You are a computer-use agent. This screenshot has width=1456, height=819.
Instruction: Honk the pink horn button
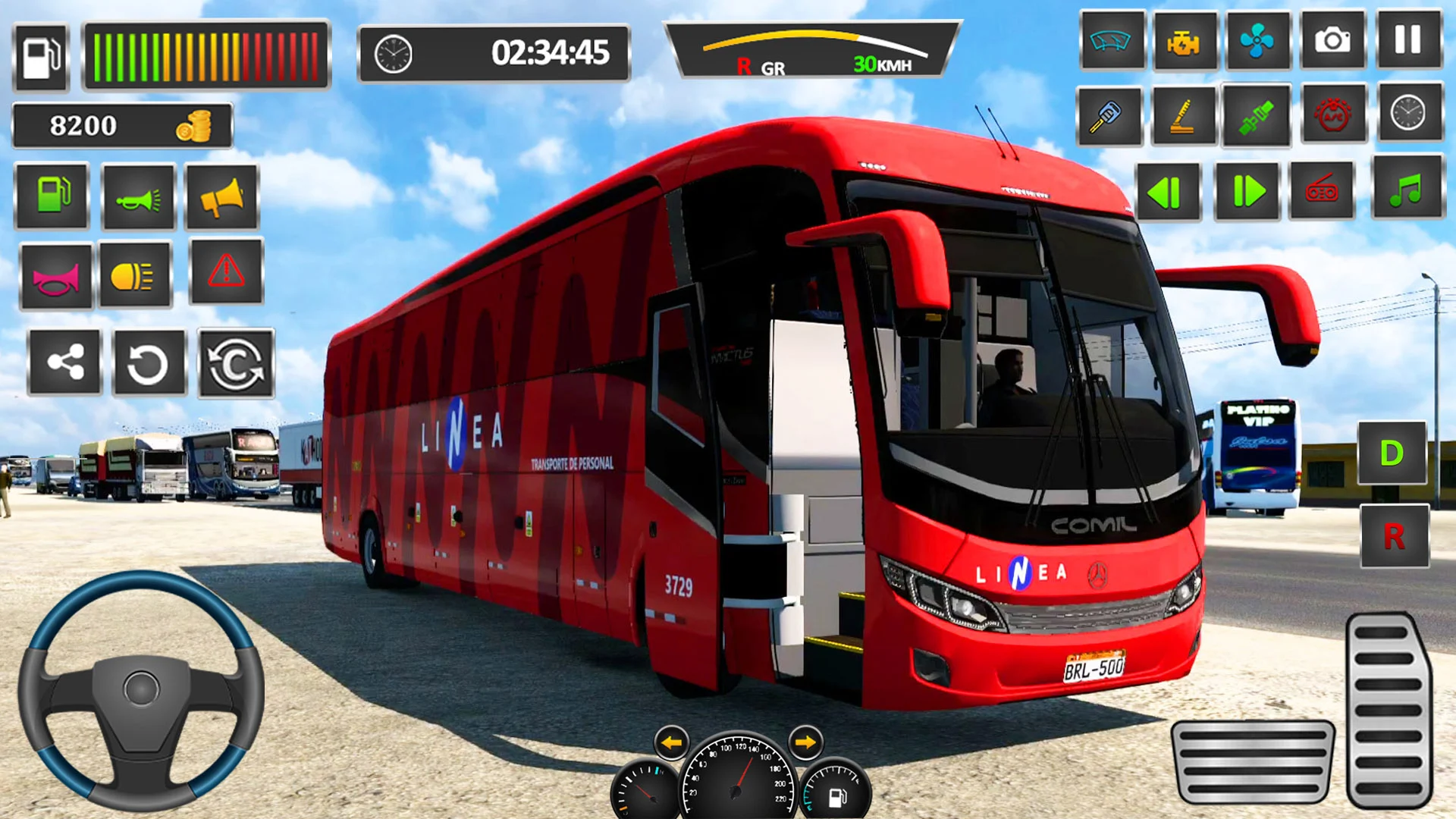55,277
